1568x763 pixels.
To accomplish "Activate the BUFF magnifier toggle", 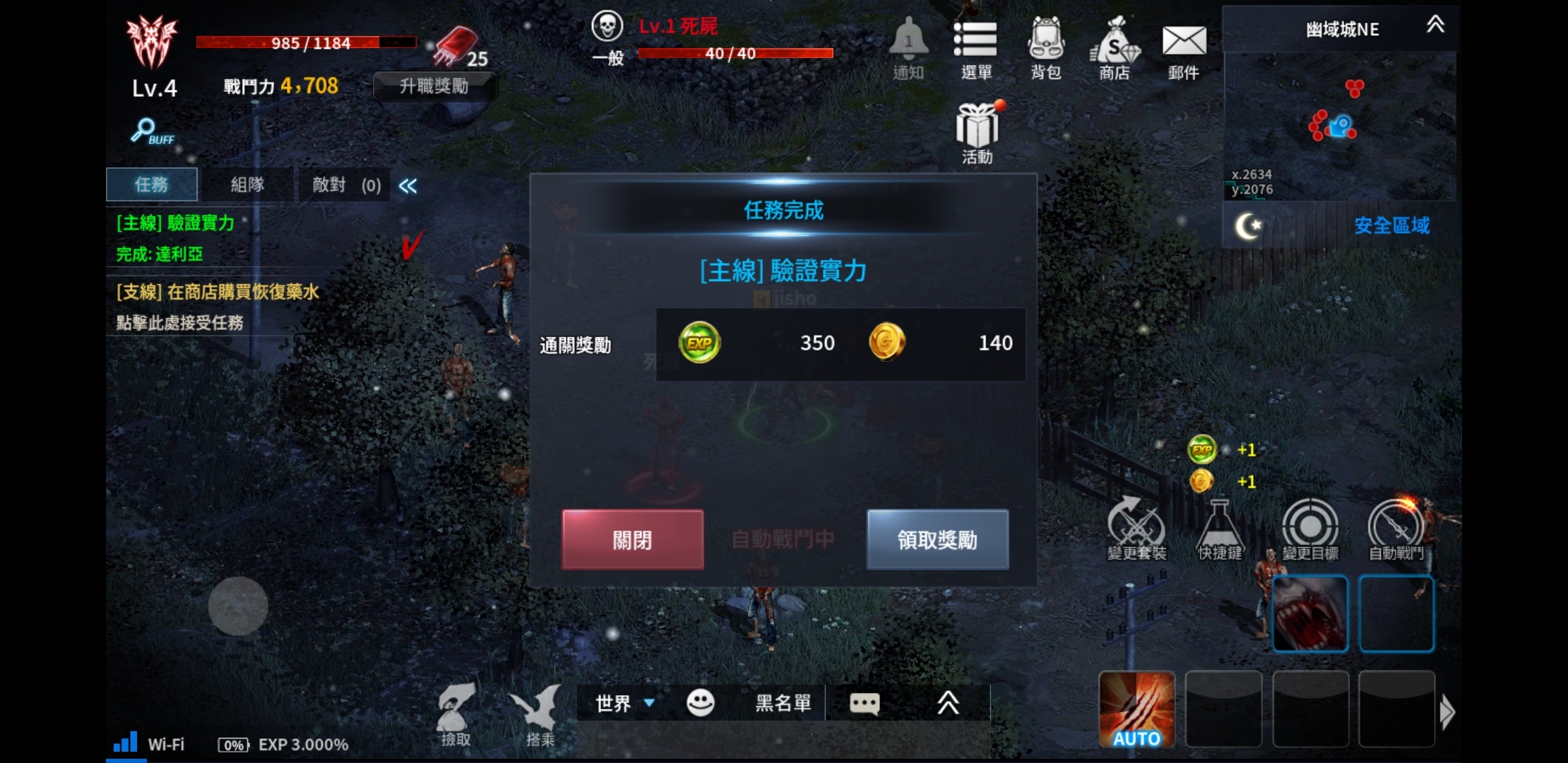I will (x=146, y=131).
